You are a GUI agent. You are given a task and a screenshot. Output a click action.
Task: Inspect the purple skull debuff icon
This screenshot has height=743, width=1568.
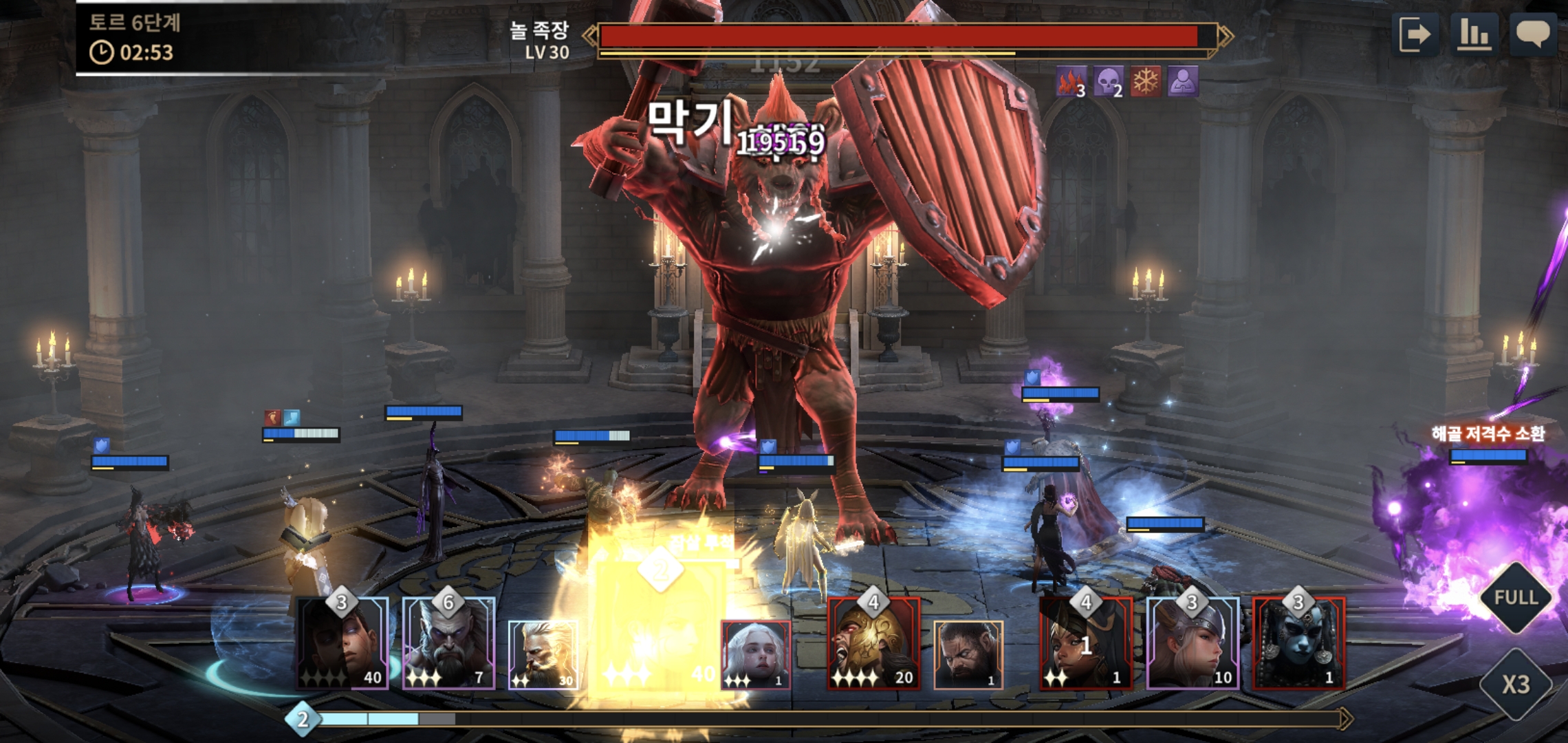click(1108, 83)
